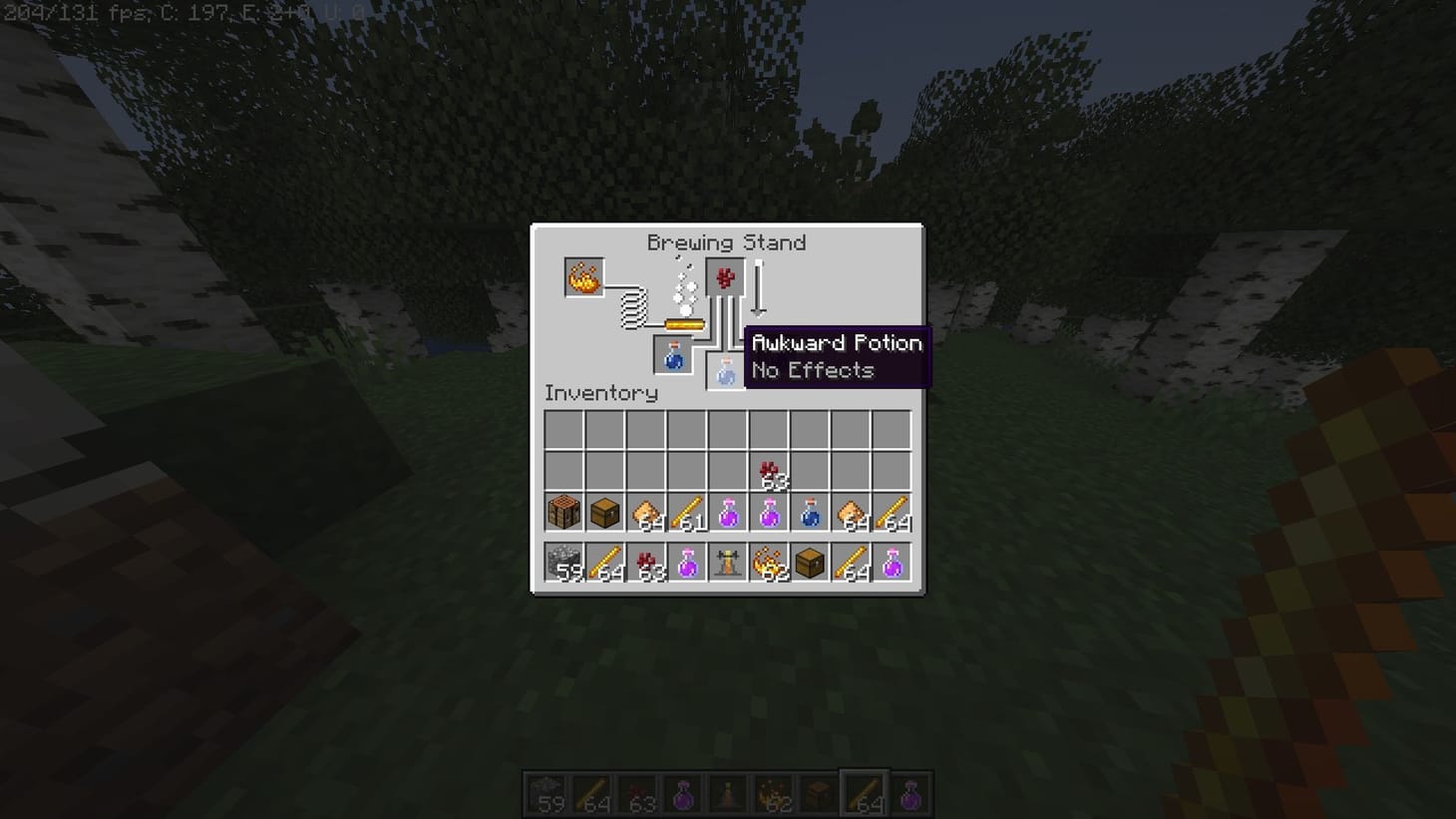The height and width of the screenshot is (819, 1456).
Task: Open the chest item in the inventory row
Action: click(x=601, y=511)
